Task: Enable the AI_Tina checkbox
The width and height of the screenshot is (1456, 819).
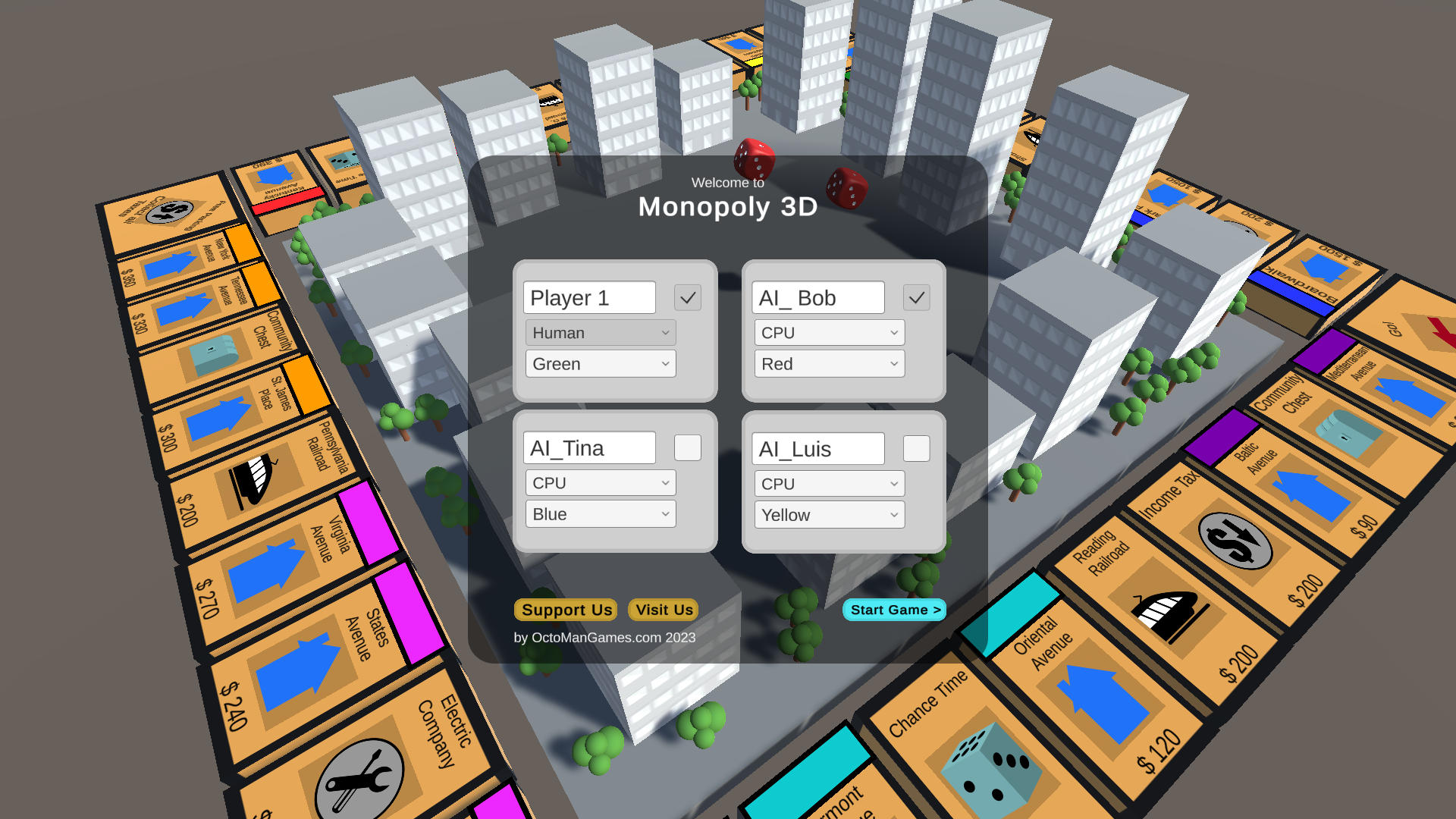Action: click(x=688, y=447)
